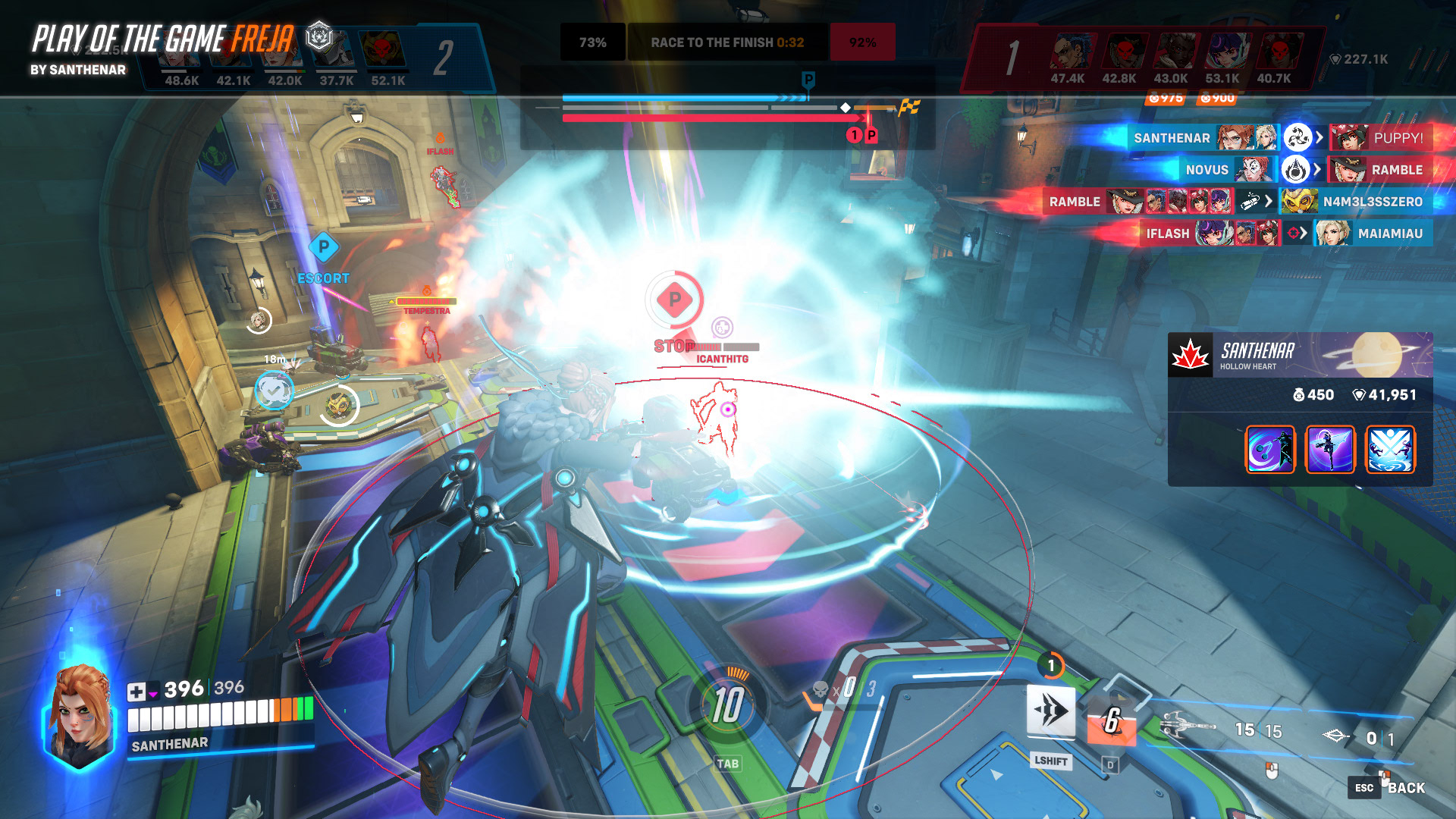Select the first perk icon with bola

1270,449
